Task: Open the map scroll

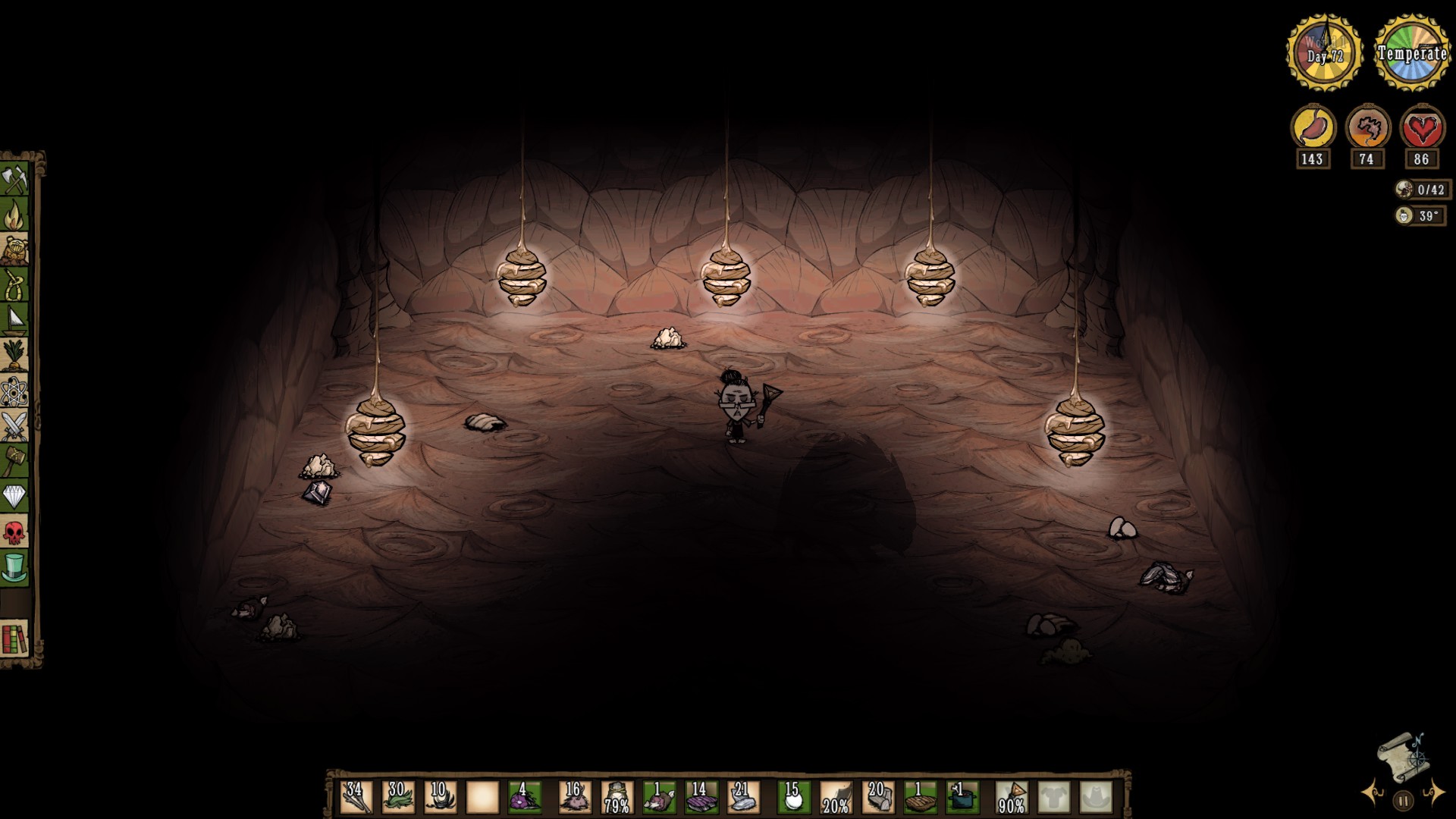Action: point(1403,758)
